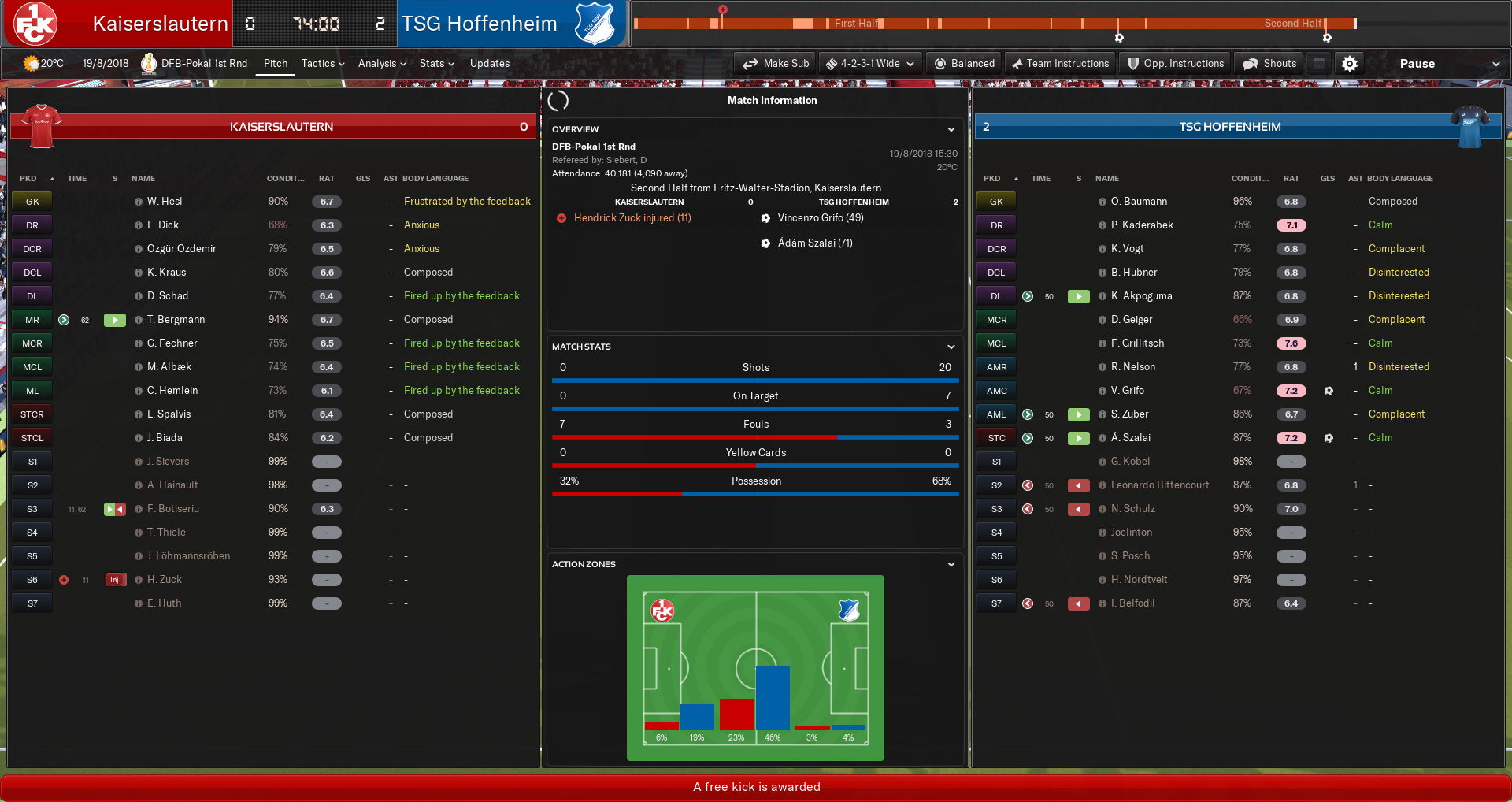
Task: Change the Balanced mentality setting
Action: [964, 64]
